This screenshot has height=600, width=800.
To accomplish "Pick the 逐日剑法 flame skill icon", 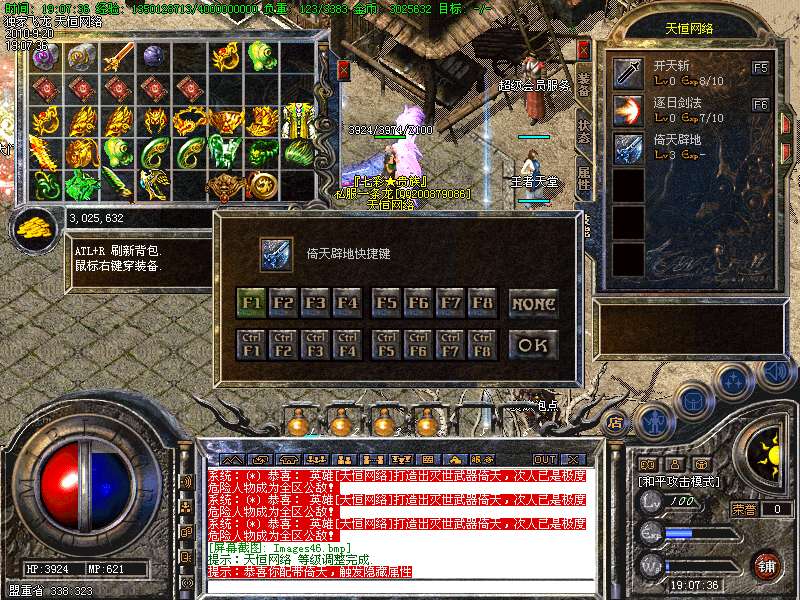I will 628,110.
